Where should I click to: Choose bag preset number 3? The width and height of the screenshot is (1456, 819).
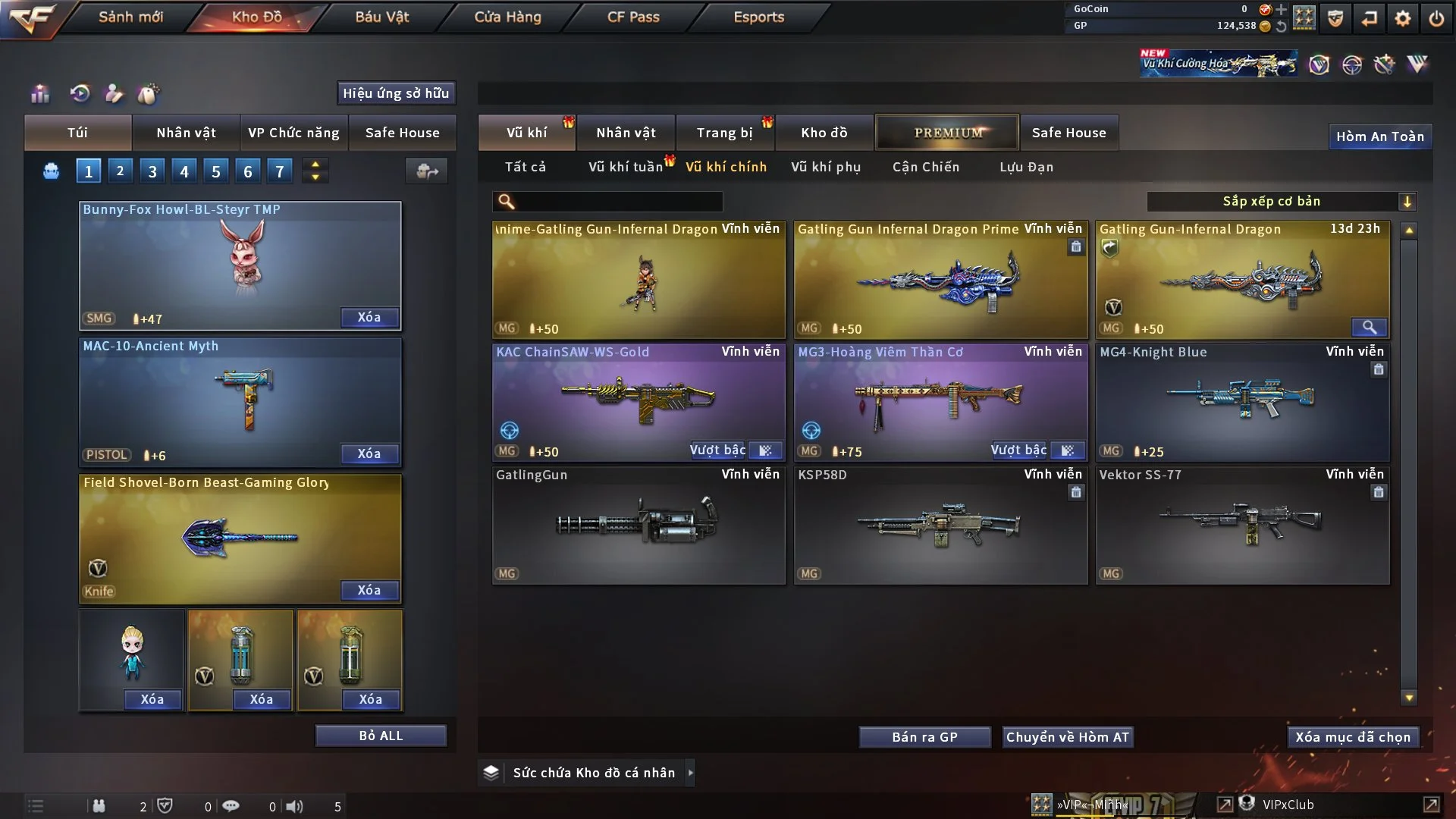click(x=152, y=171)
